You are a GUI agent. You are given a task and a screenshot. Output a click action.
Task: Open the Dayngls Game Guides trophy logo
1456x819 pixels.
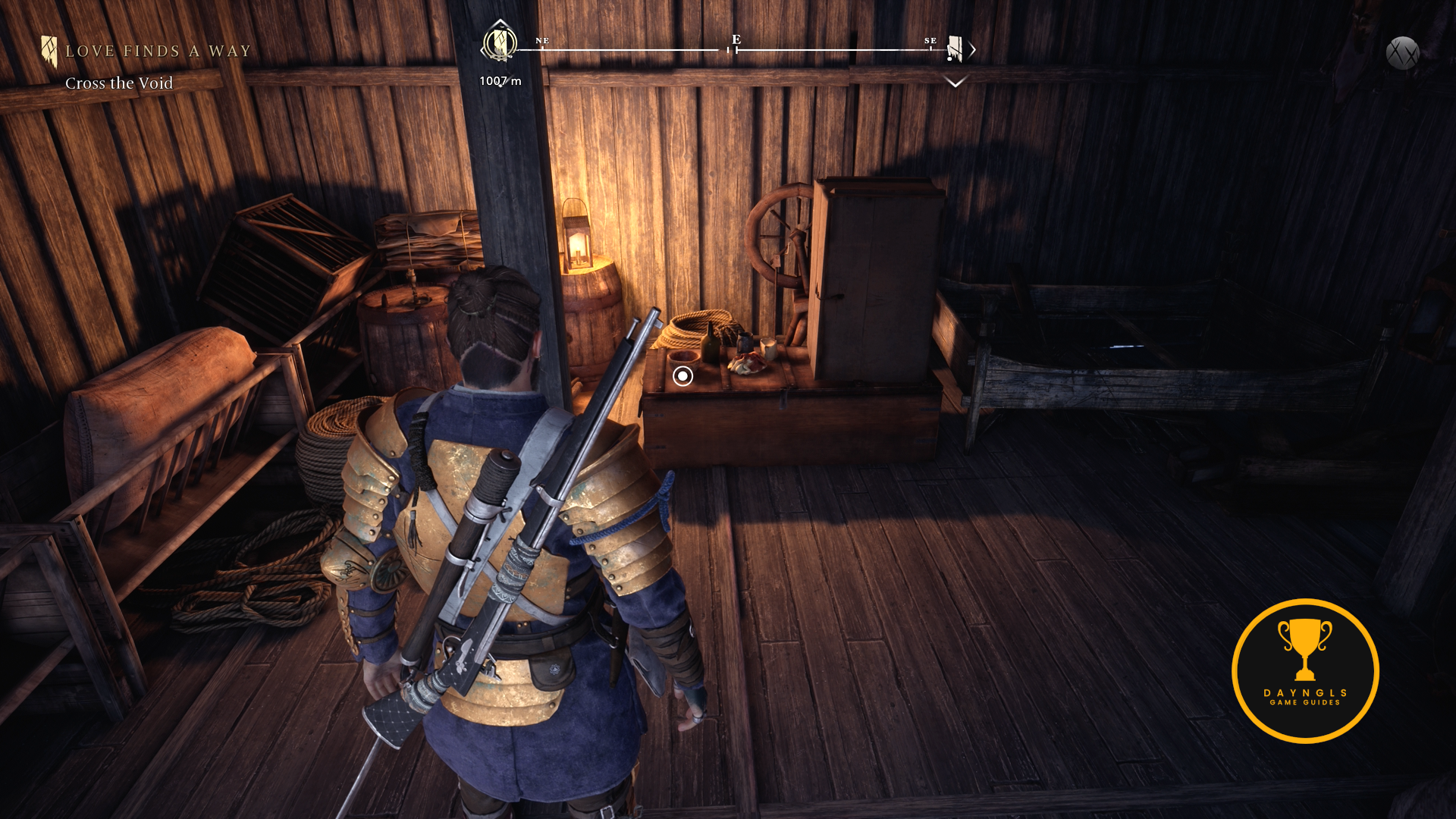point(1304,670)
